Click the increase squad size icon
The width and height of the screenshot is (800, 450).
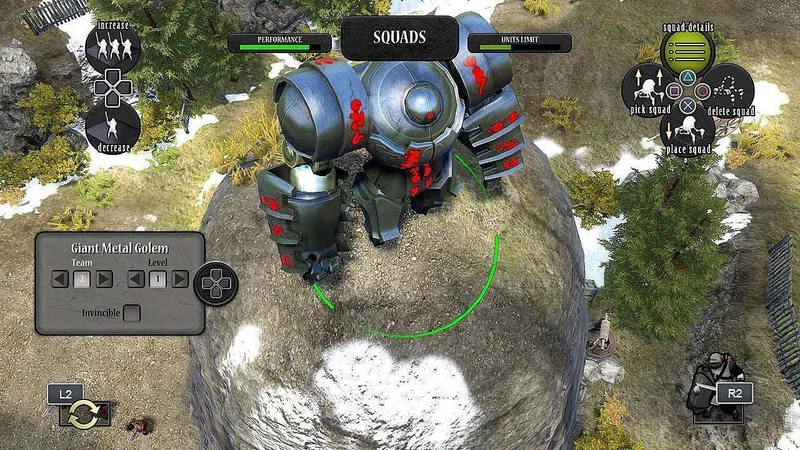click(x=112, y=46)
